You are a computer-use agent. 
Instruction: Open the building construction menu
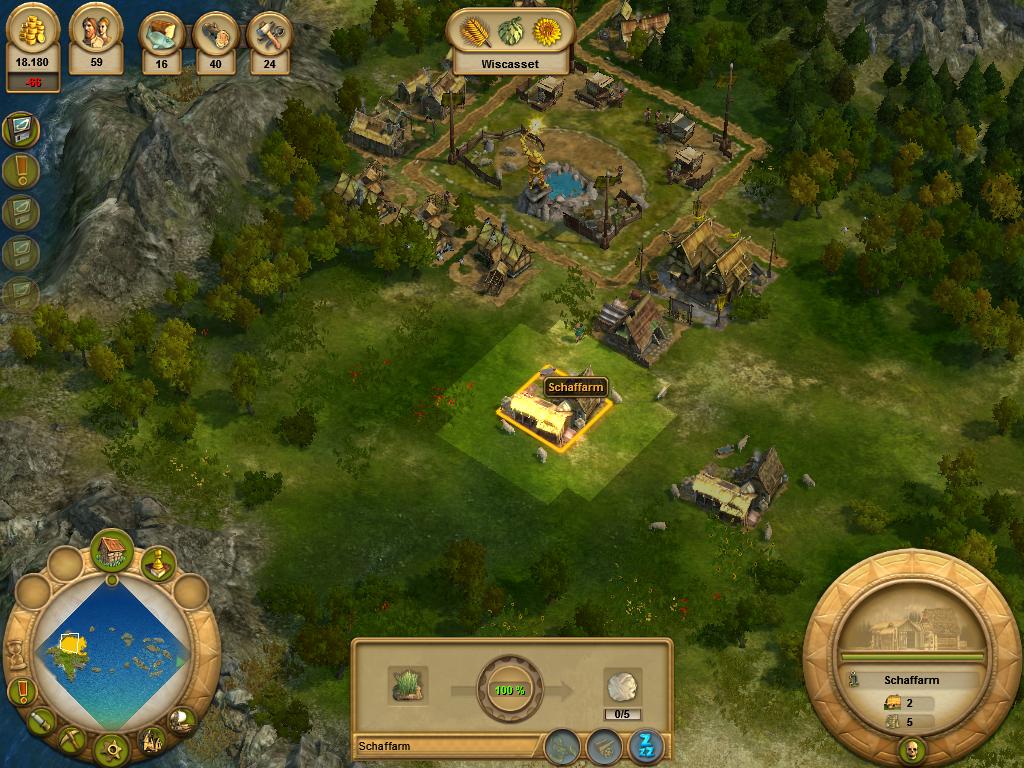[112, 551]
